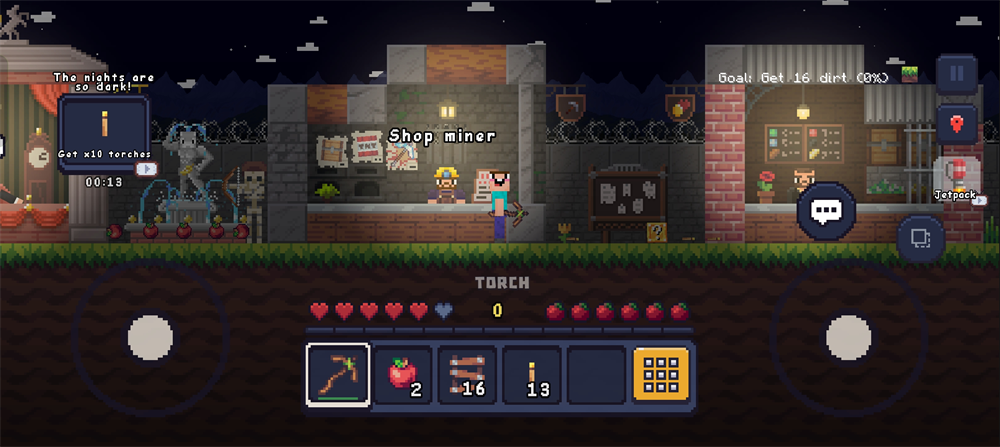Activate the Jetpack button

click(957, 177)
